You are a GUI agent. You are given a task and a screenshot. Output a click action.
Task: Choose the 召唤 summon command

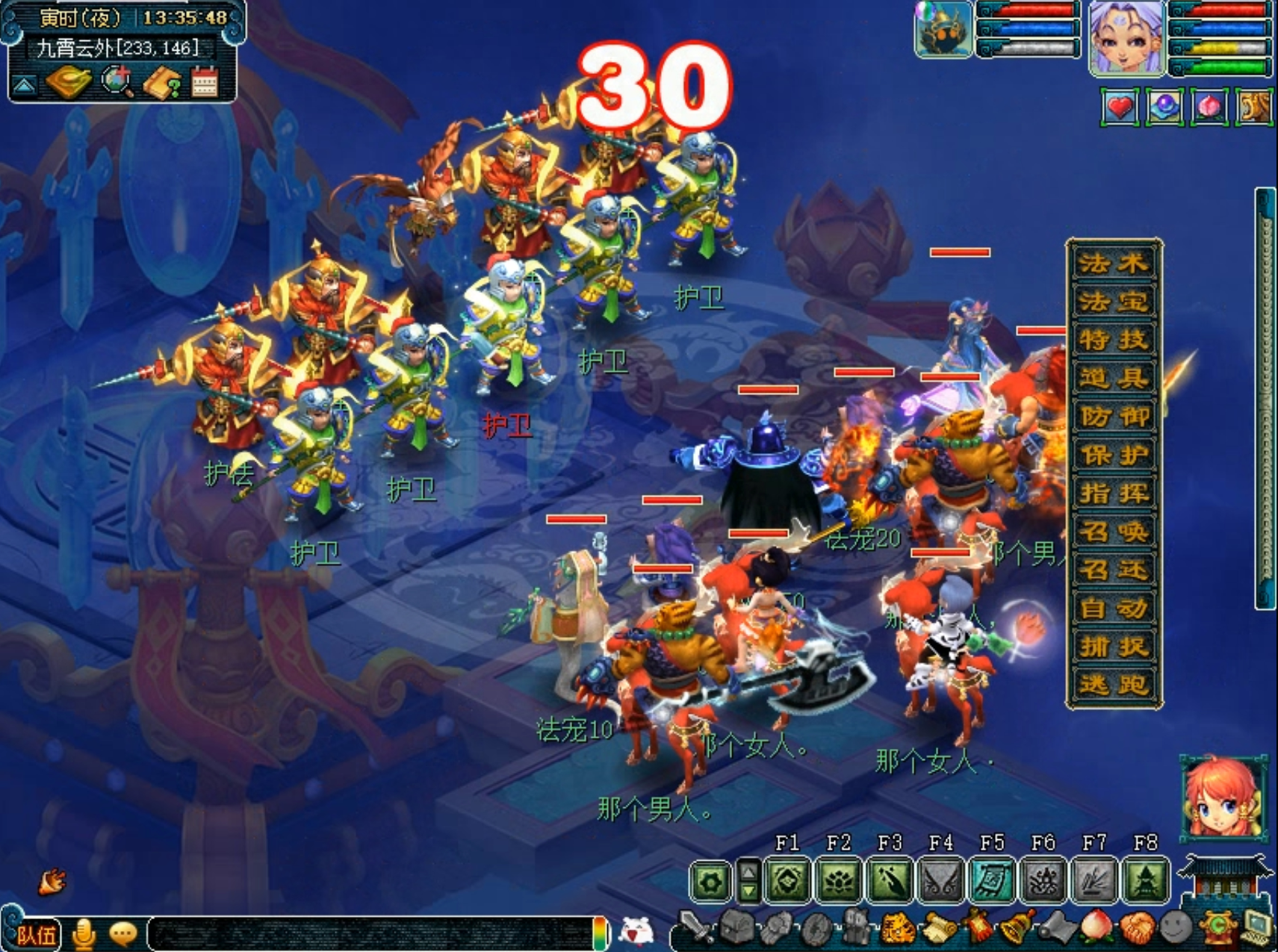coord(1113,532)
